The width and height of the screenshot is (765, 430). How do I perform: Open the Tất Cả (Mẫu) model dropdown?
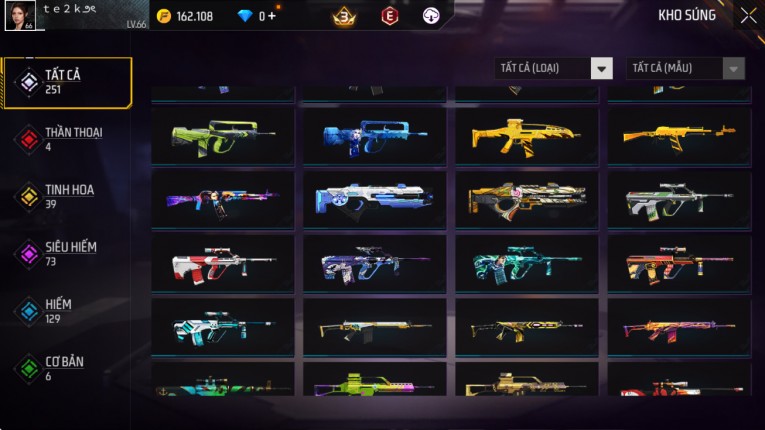coord(685,68)
